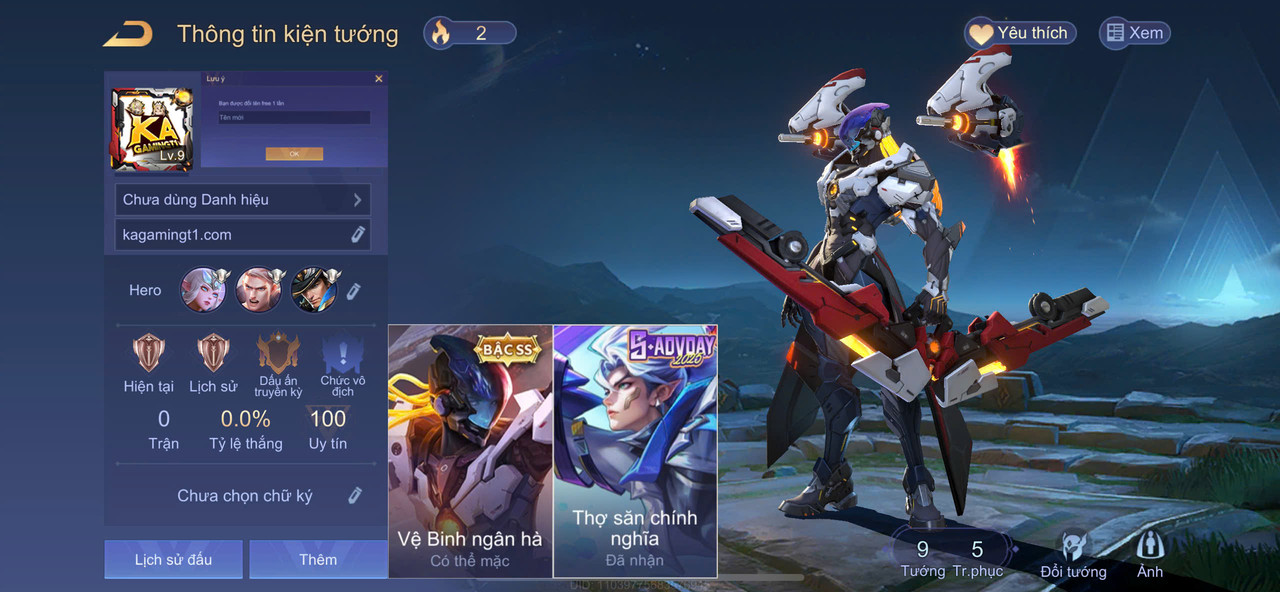Edit the featured Hero list
Screen dimensions: 1280x592
pyautogui.click(x=353, y=291)
